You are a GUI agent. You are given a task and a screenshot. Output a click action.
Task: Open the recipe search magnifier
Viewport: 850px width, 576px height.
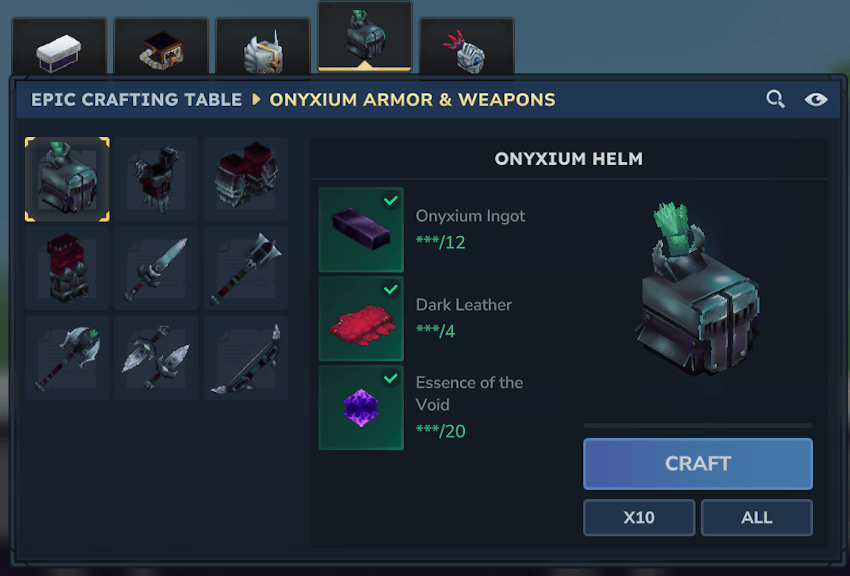click(x=775, y=99)
